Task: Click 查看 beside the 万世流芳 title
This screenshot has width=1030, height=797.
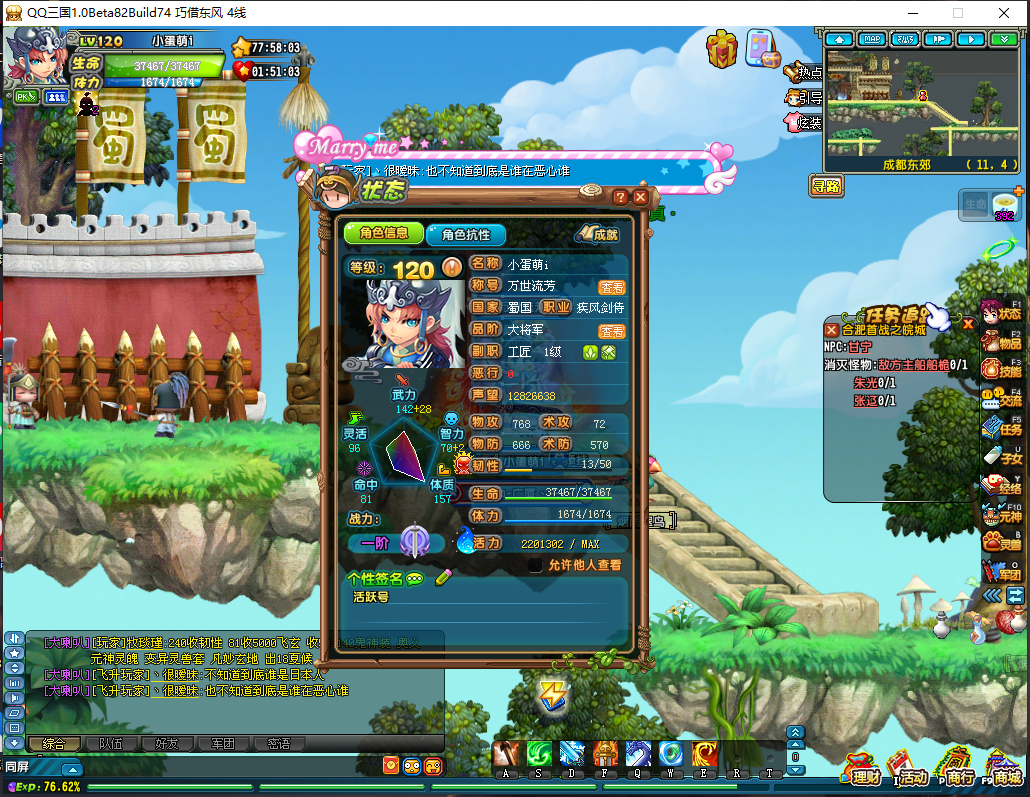Action: coord(612,286)
